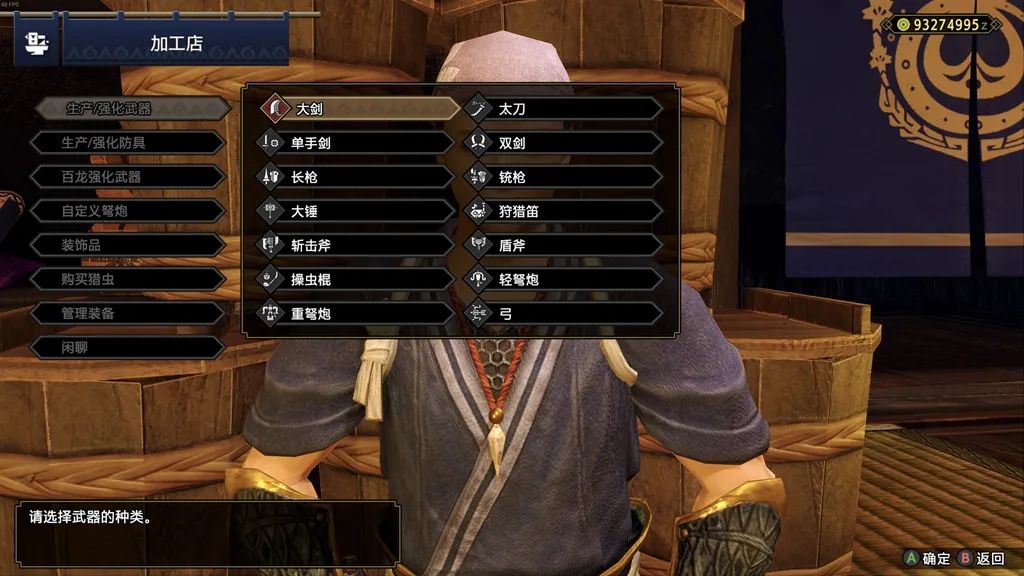Choose the 自定义弩炮 option

click(126, 211)
